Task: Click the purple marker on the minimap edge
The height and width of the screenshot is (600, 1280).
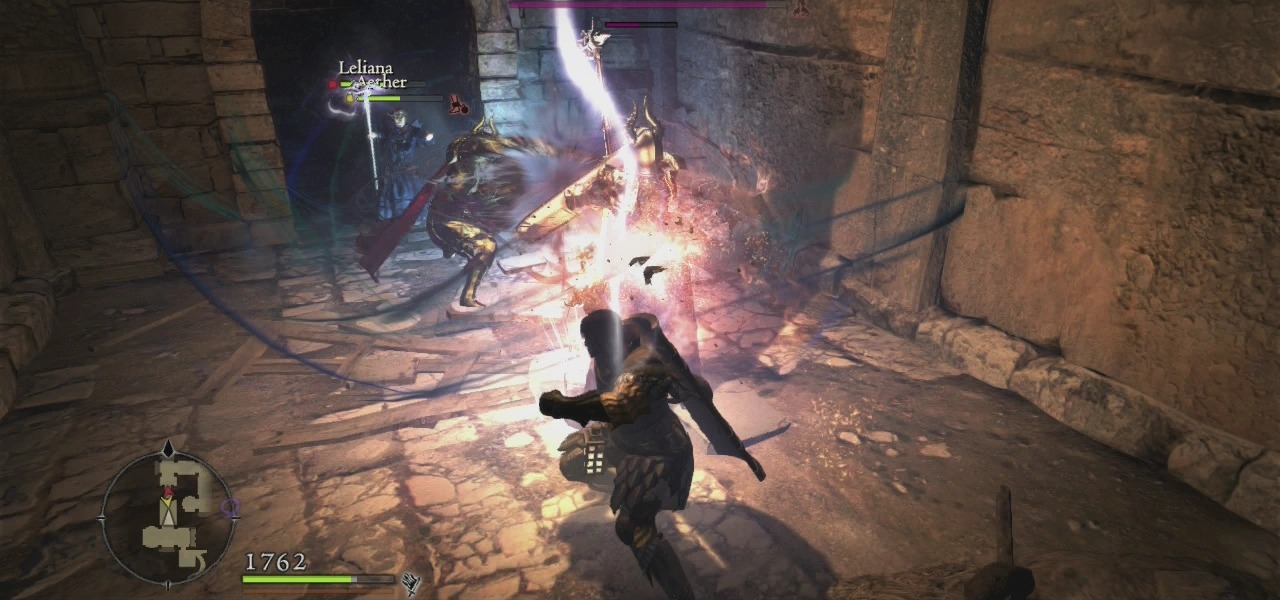Action: coord(232,507)
